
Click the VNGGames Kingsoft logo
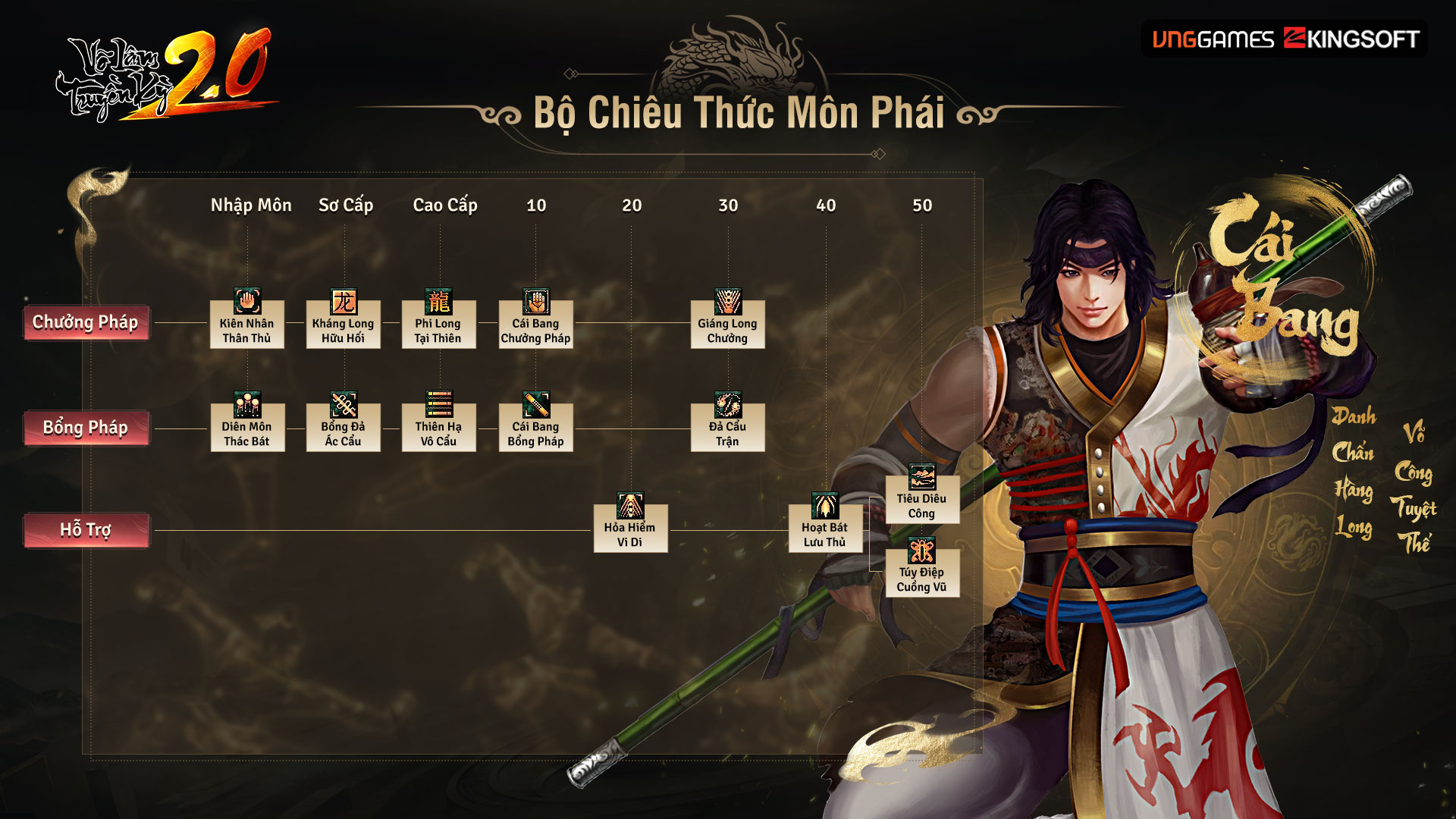click(1285, 39)
